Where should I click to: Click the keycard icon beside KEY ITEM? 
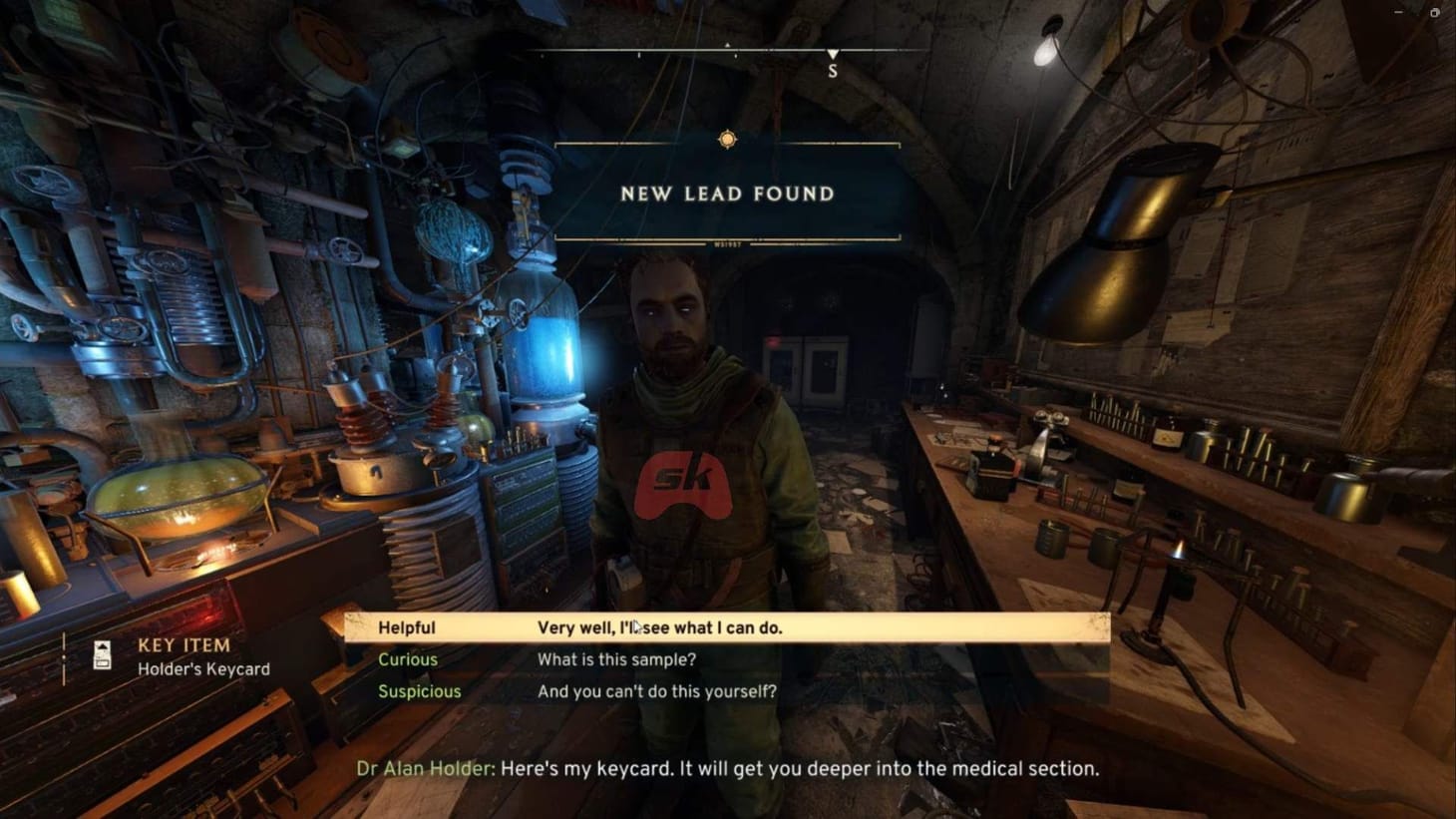point(103,655)
